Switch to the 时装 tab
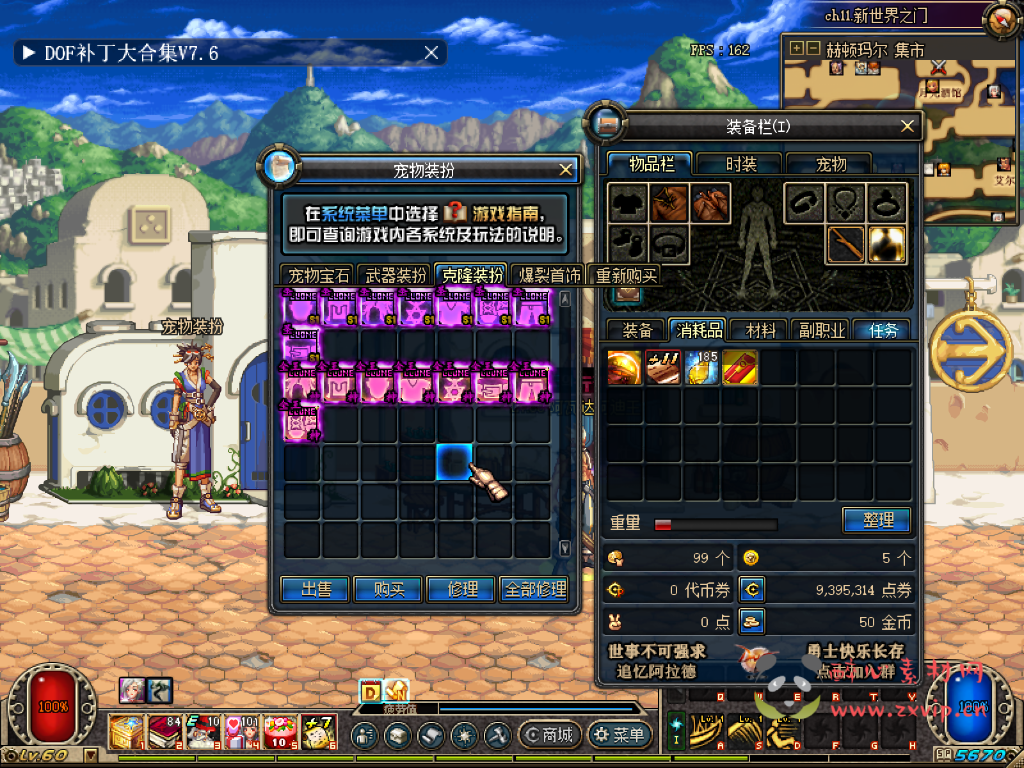Viewport: 1024px width, 768px height. point(741,164)
